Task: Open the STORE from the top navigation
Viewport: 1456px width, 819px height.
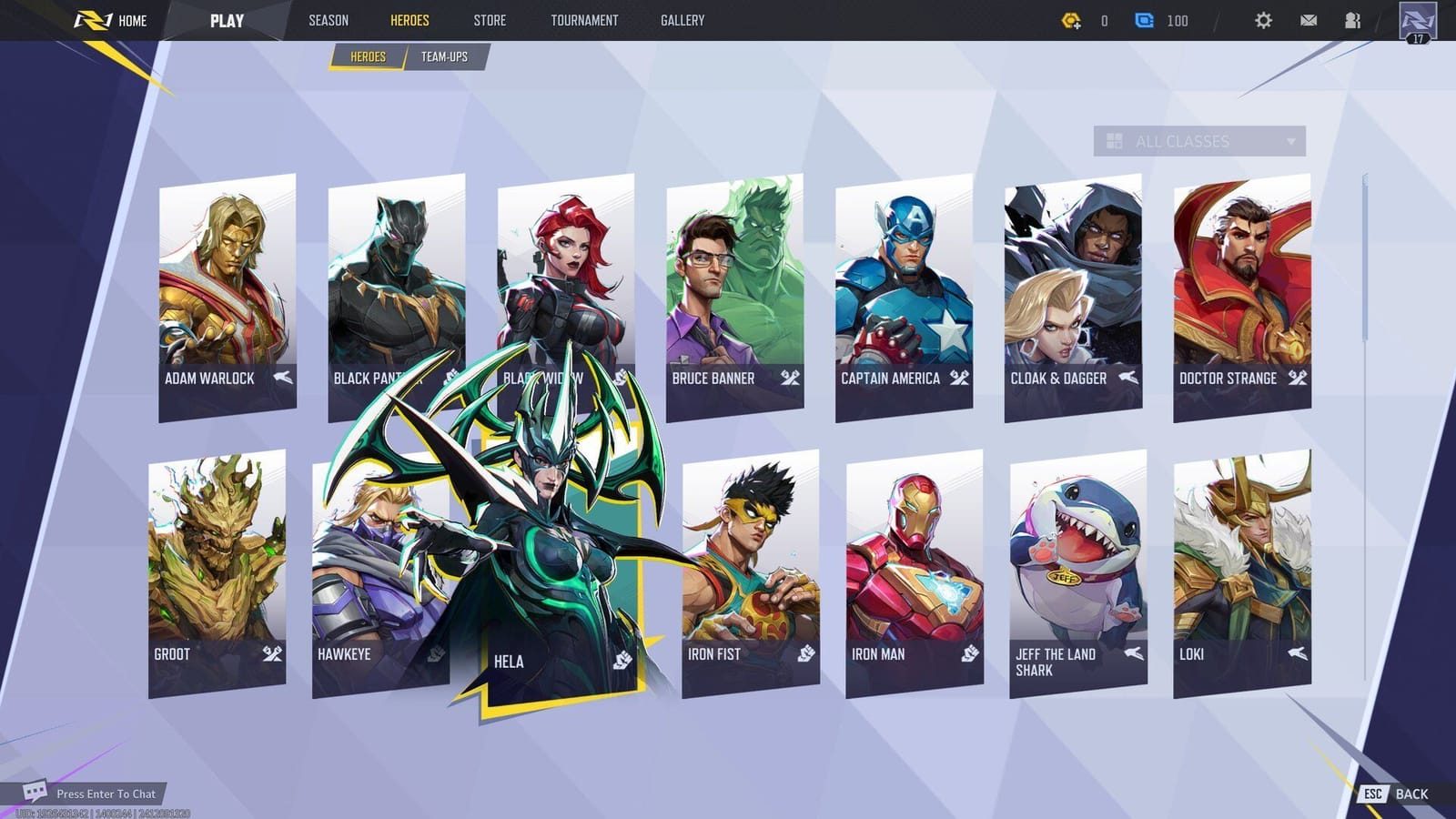Action: pos(490,20)
